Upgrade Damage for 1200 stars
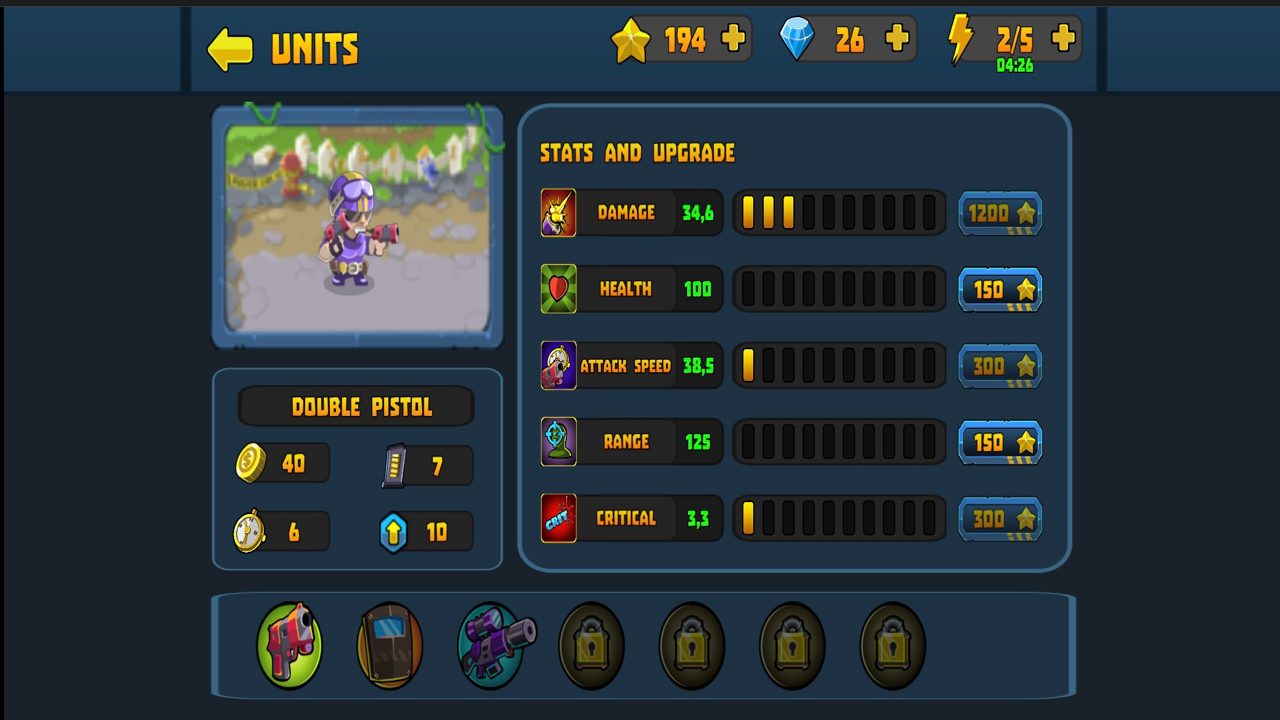The image size is (1280, 720). tap(1000, 212)
